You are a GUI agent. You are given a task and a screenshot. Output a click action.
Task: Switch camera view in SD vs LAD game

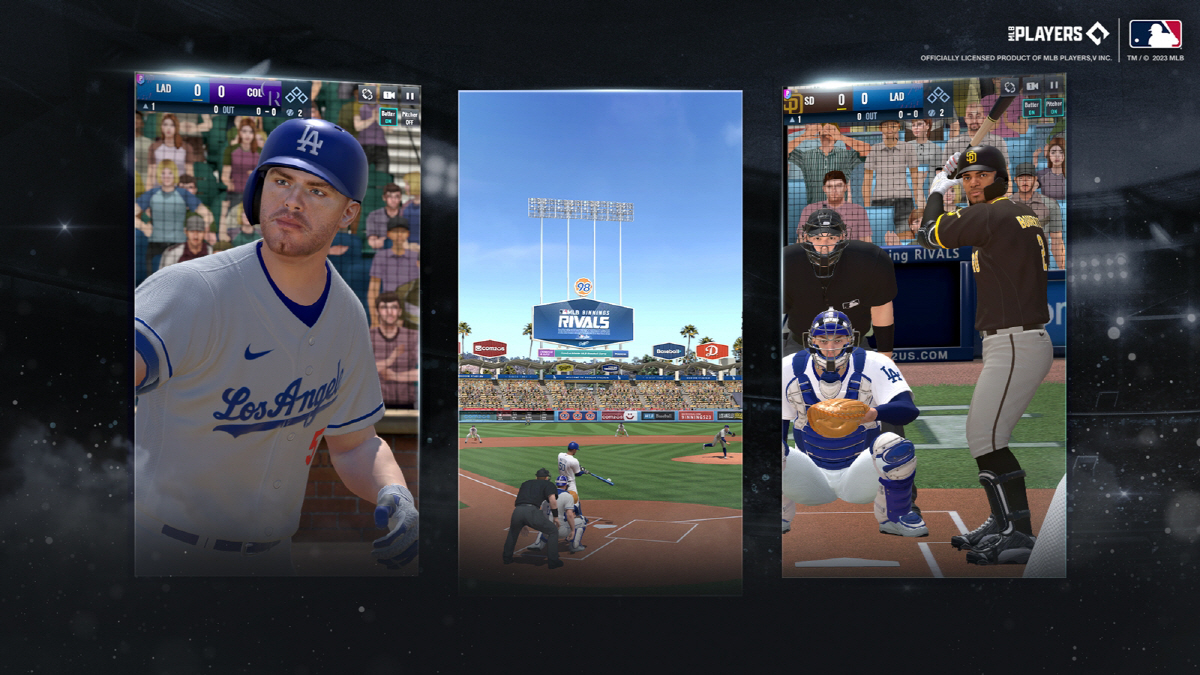pos(1032,87)
